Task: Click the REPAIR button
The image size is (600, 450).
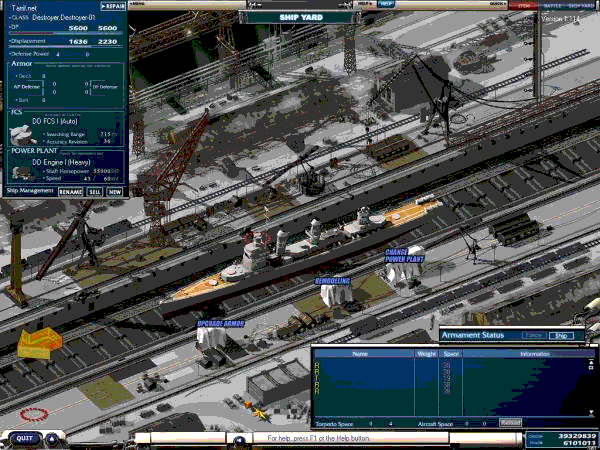Action: pos(112,5)
